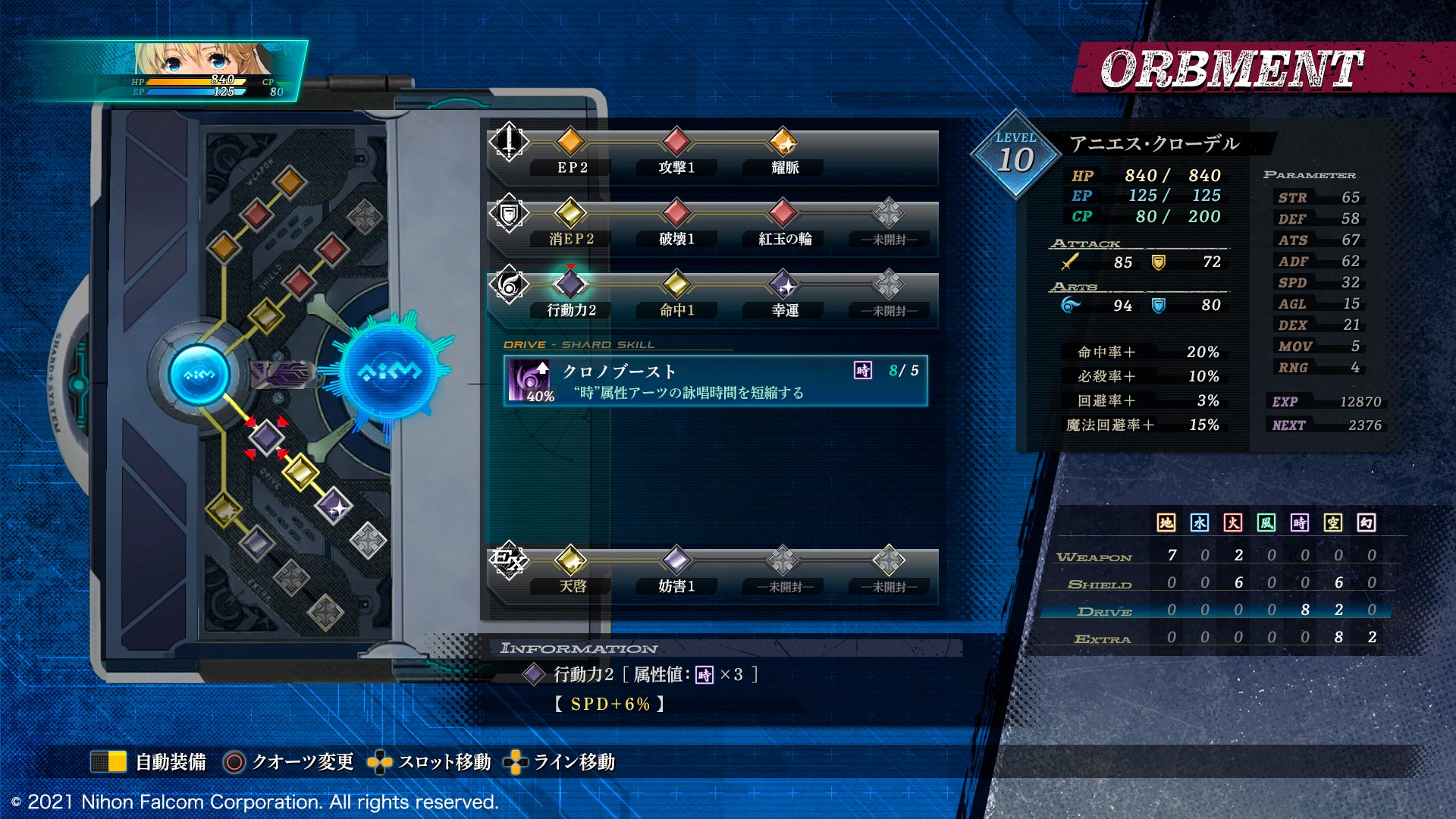Click the small blue hollow core orb
1456x819 pixels.
click(199, 374)
